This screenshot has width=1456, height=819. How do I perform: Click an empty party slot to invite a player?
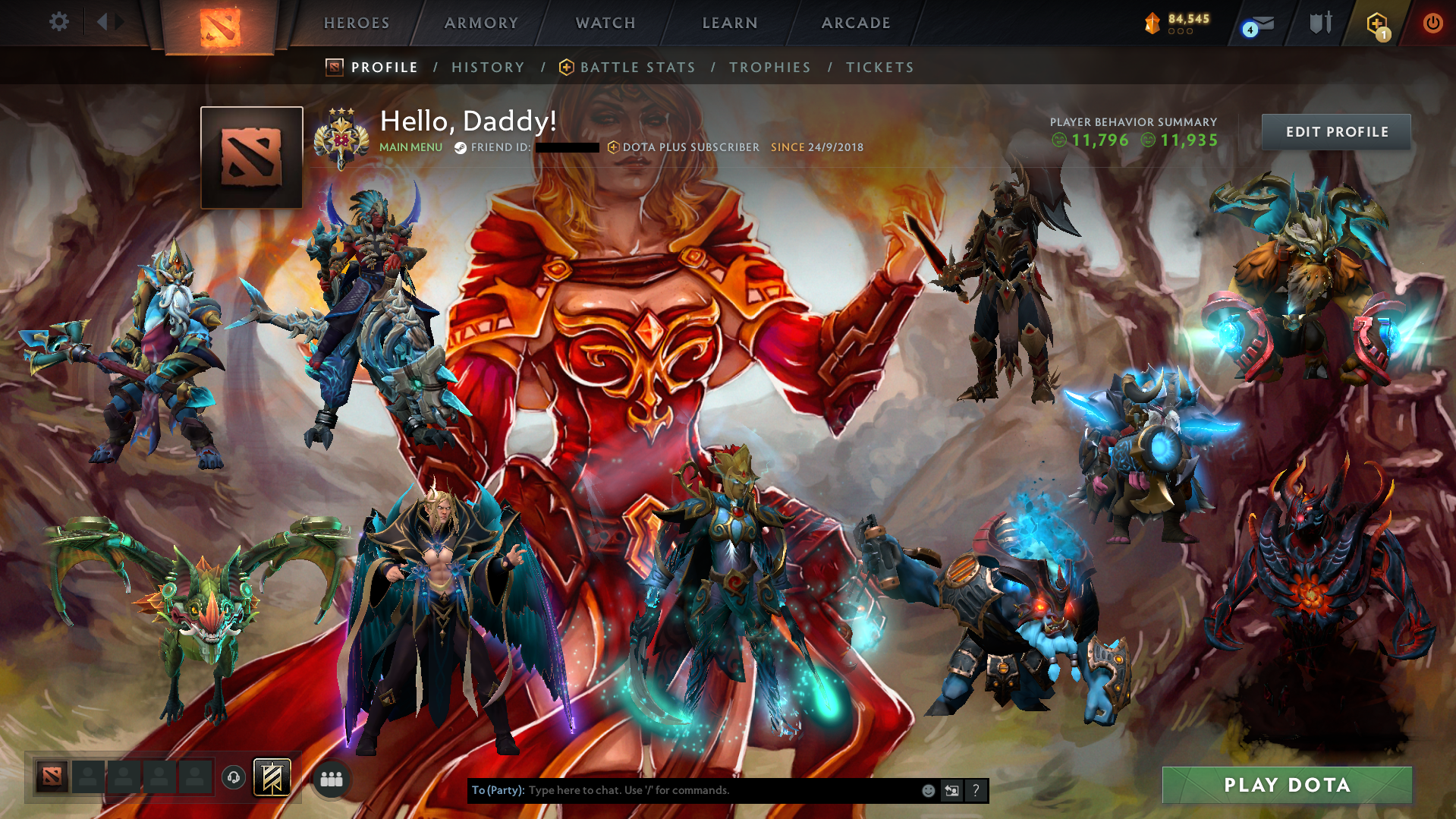87,777
